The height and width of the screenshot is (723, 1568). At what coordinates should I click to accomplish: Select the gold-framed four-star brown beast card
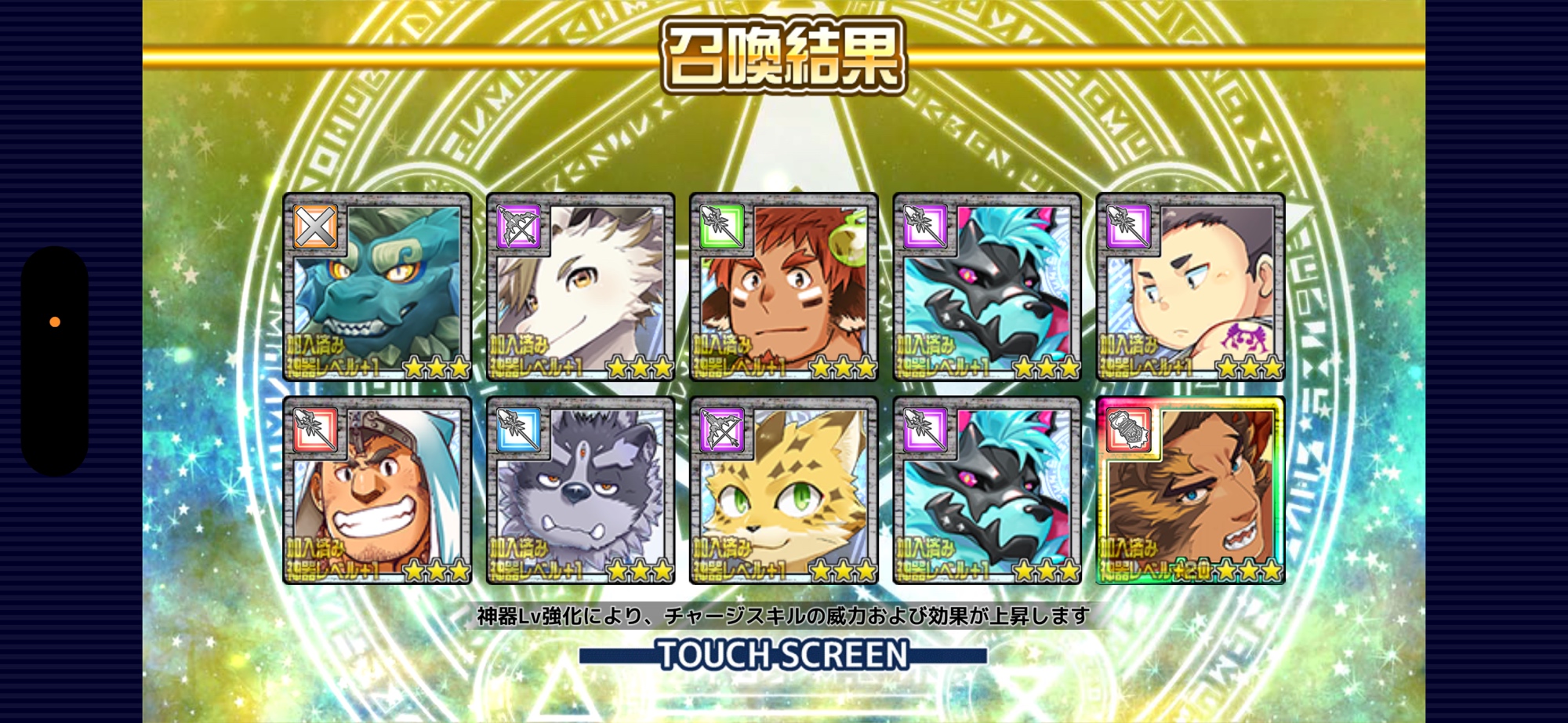(1190, 491)
